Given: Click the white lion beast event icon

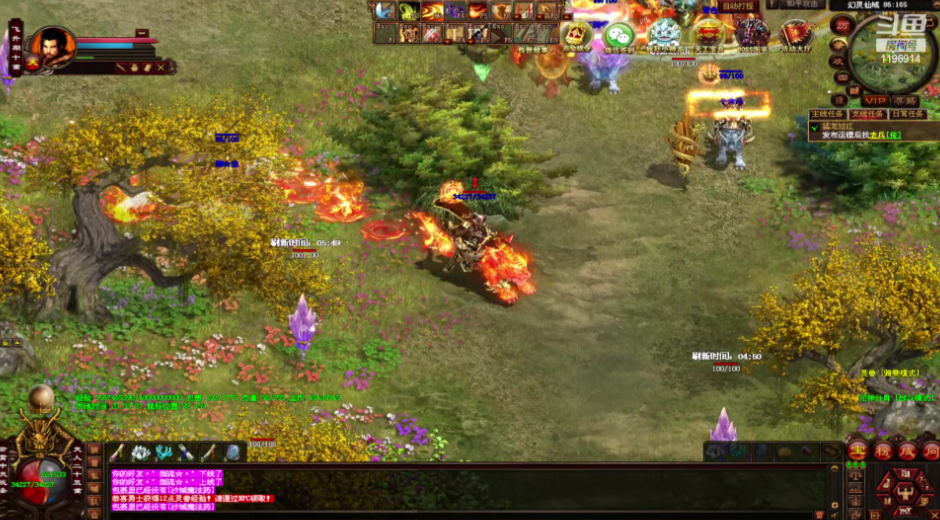Looking at the screenshot, I should (x=664, y=35).
